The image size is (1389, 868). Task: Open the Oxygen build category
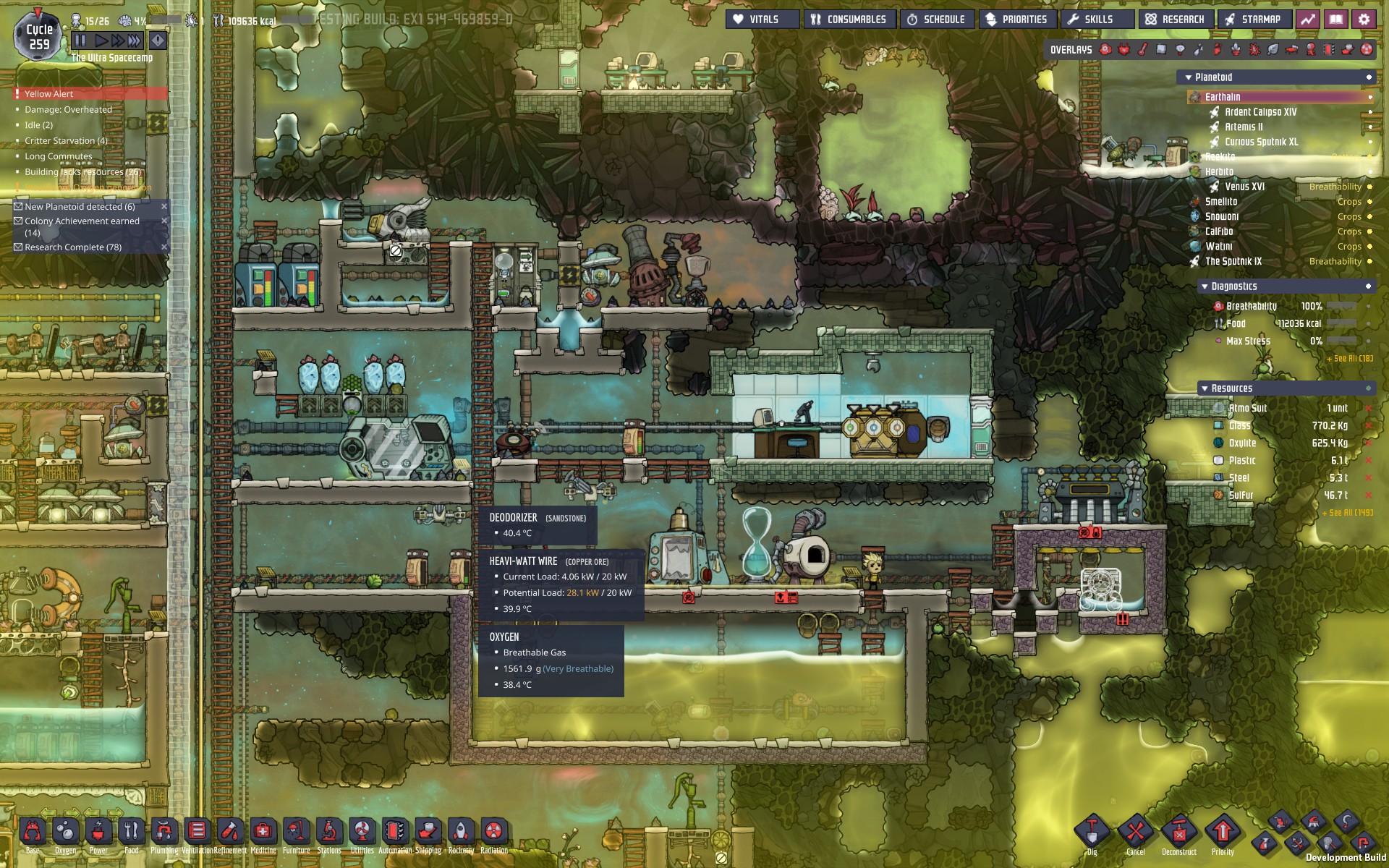pyautogui.click(x=65, y=832)
